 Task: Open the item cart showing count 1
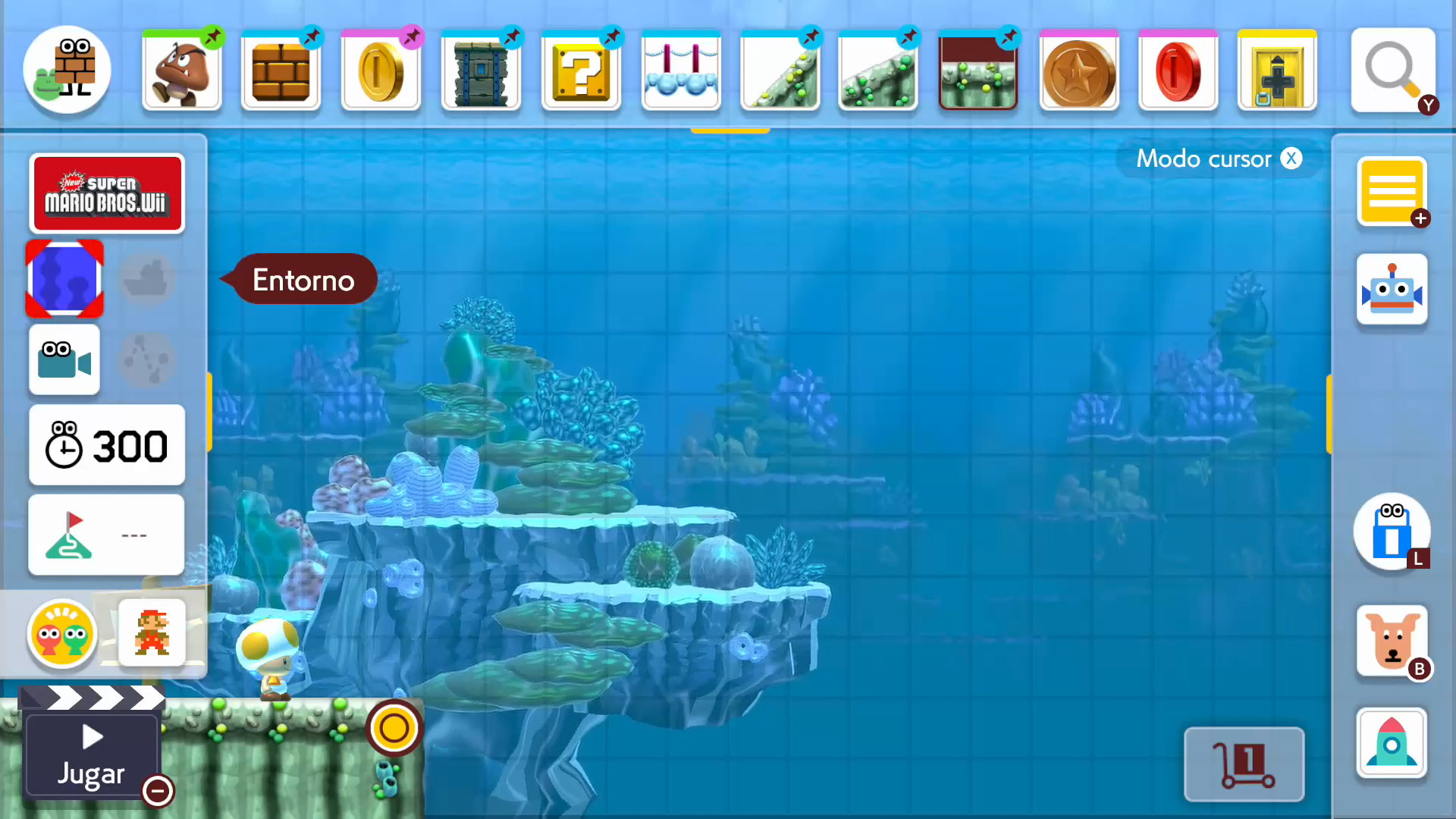point(1244,764)
